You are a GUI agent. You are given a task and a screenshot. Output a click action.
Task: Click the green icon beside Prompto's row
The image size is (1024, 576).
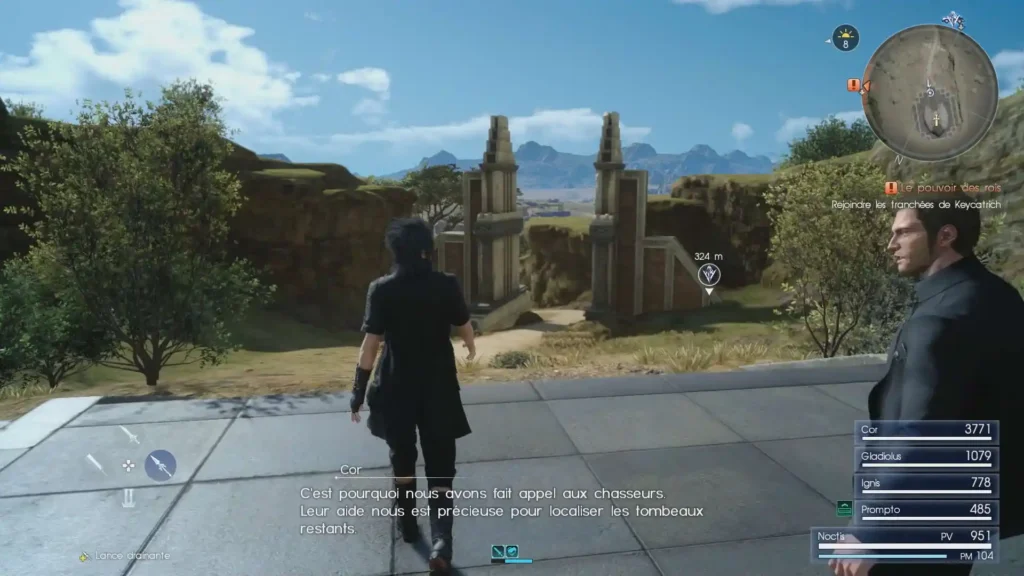[x=843, y=509]
